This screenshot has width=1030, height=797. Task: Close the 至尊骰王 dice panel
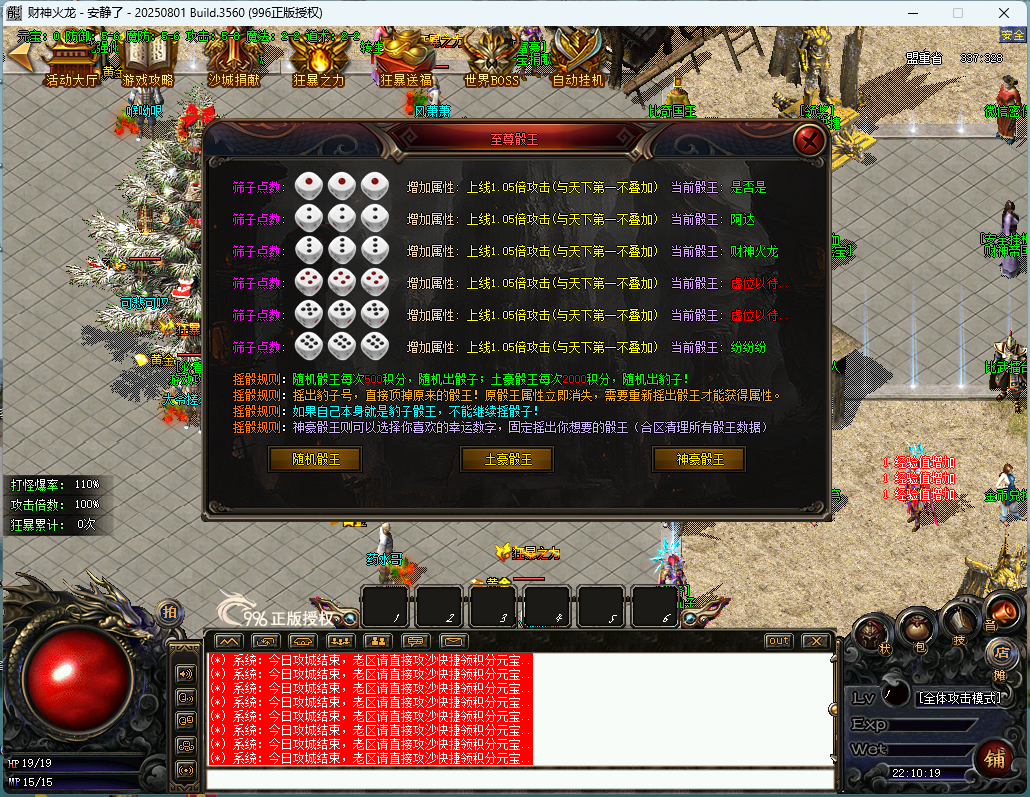(808, 140)
